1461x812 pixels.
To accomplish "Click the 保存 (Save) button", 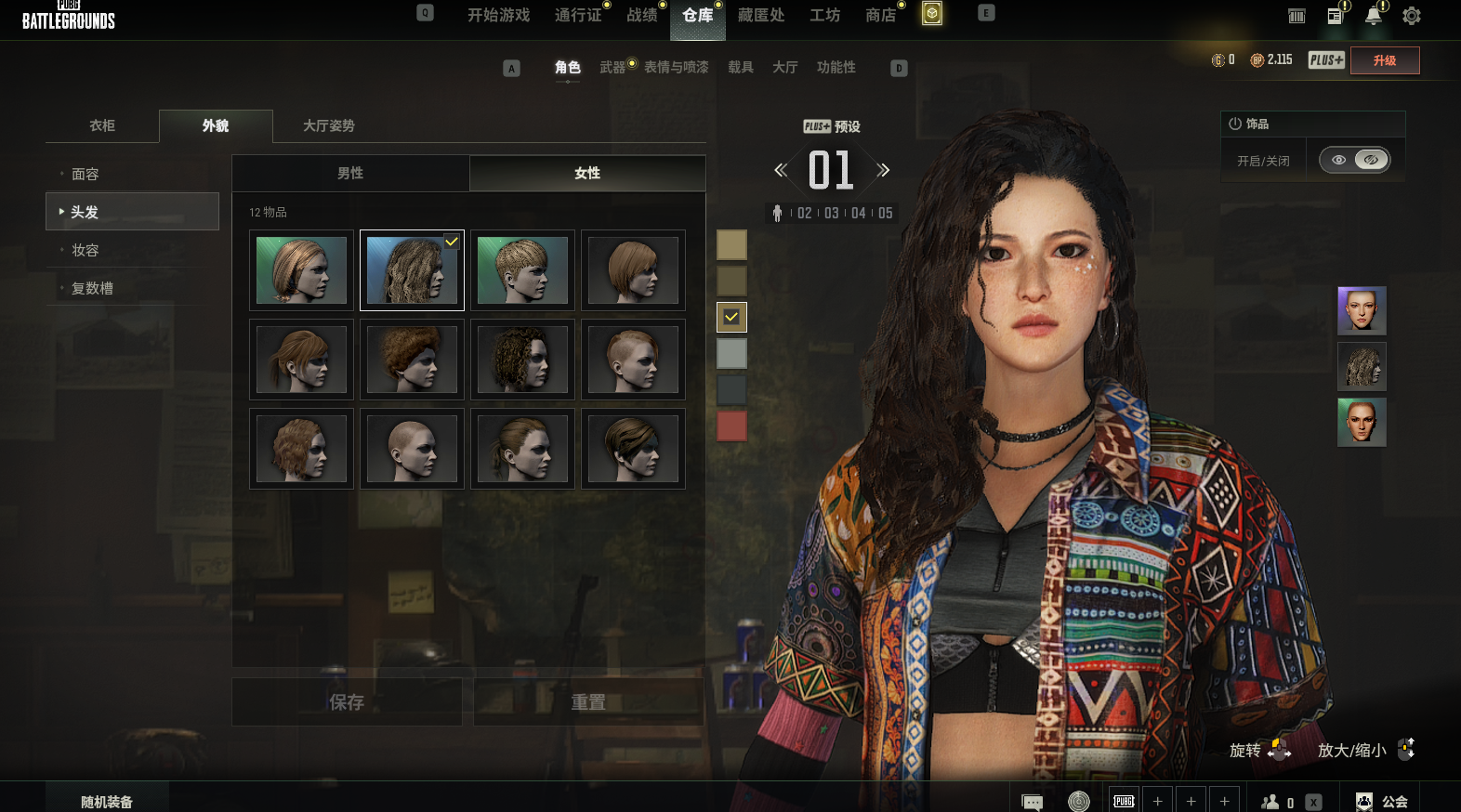I will pyautogui.click(x=347, y=702).
